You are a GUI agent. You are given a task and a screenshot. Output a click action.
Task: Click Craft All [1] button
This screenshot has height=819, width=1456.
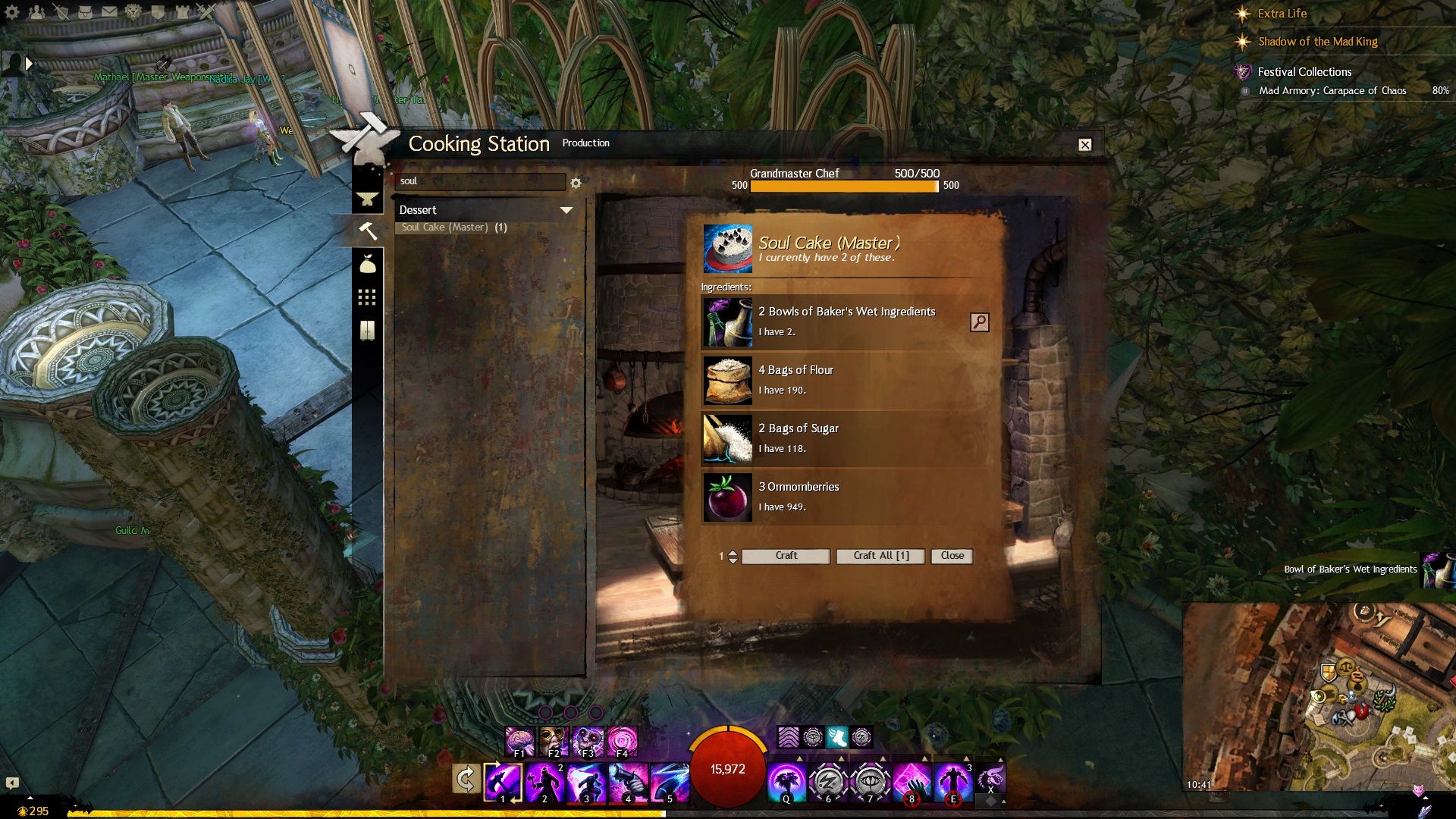tap(880, 556)
